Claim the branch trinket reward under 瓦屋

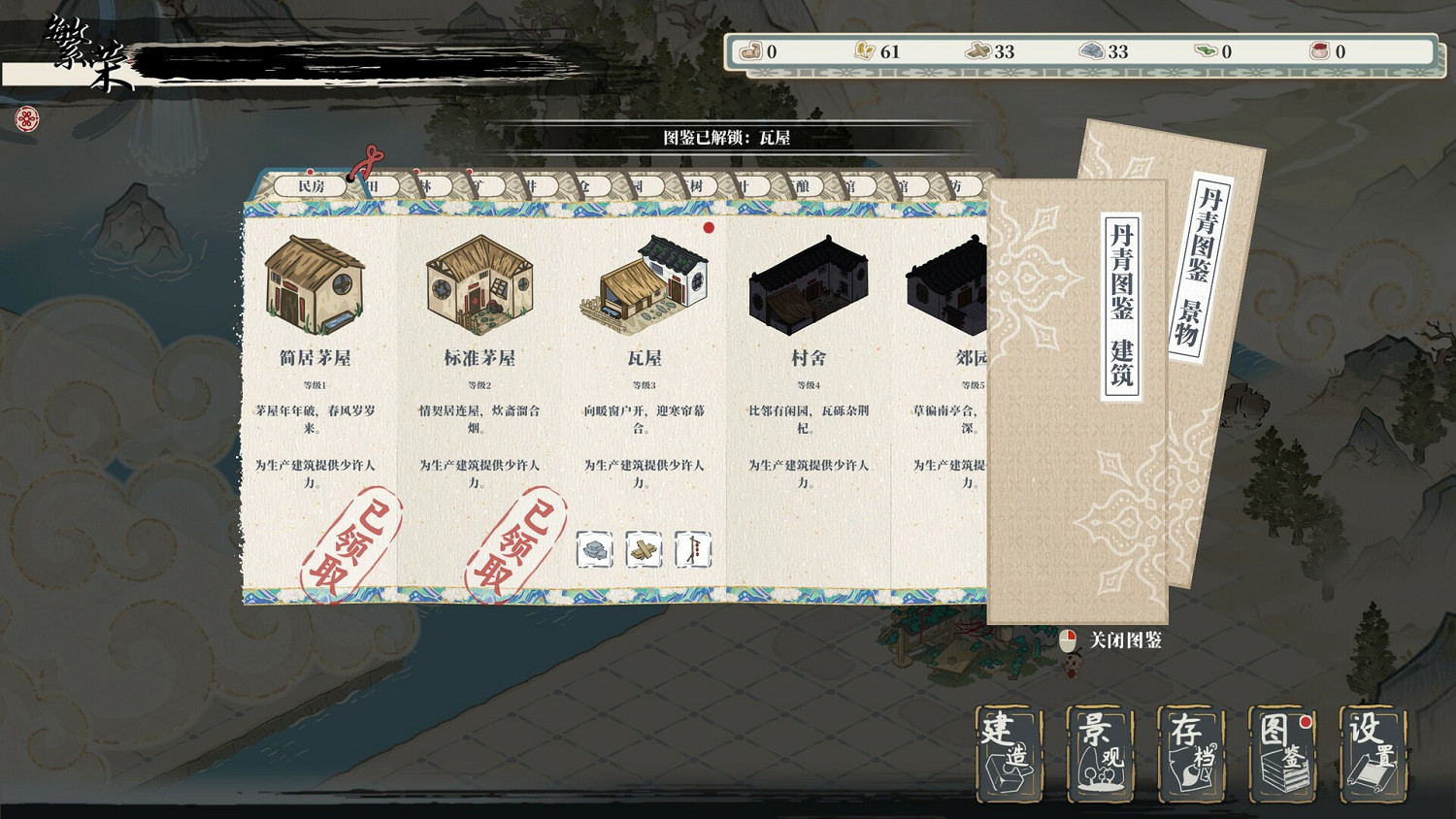point(693,548)
